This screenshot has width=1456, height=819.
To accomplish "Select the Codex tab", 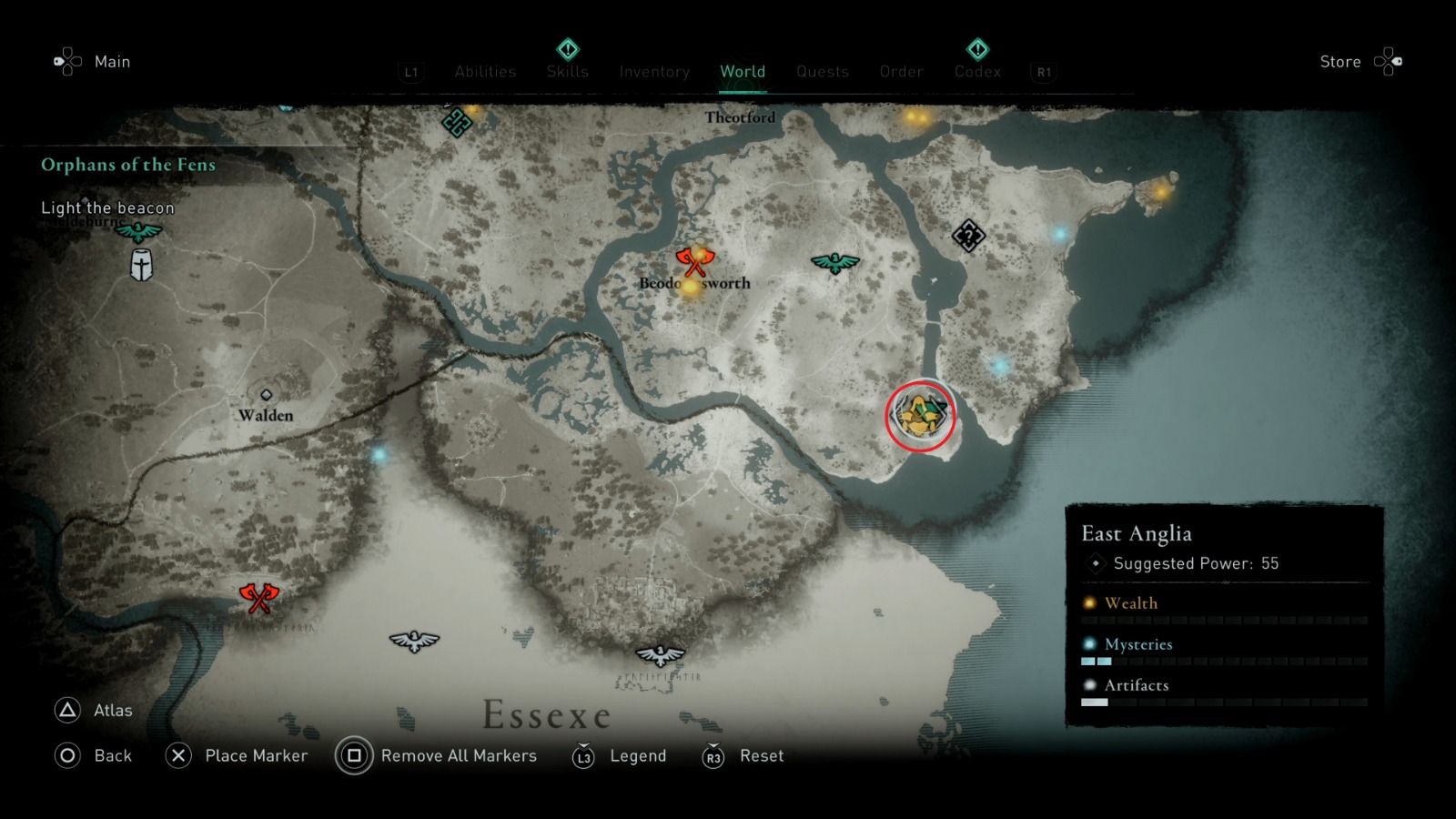I will click(x=977, y=71).
